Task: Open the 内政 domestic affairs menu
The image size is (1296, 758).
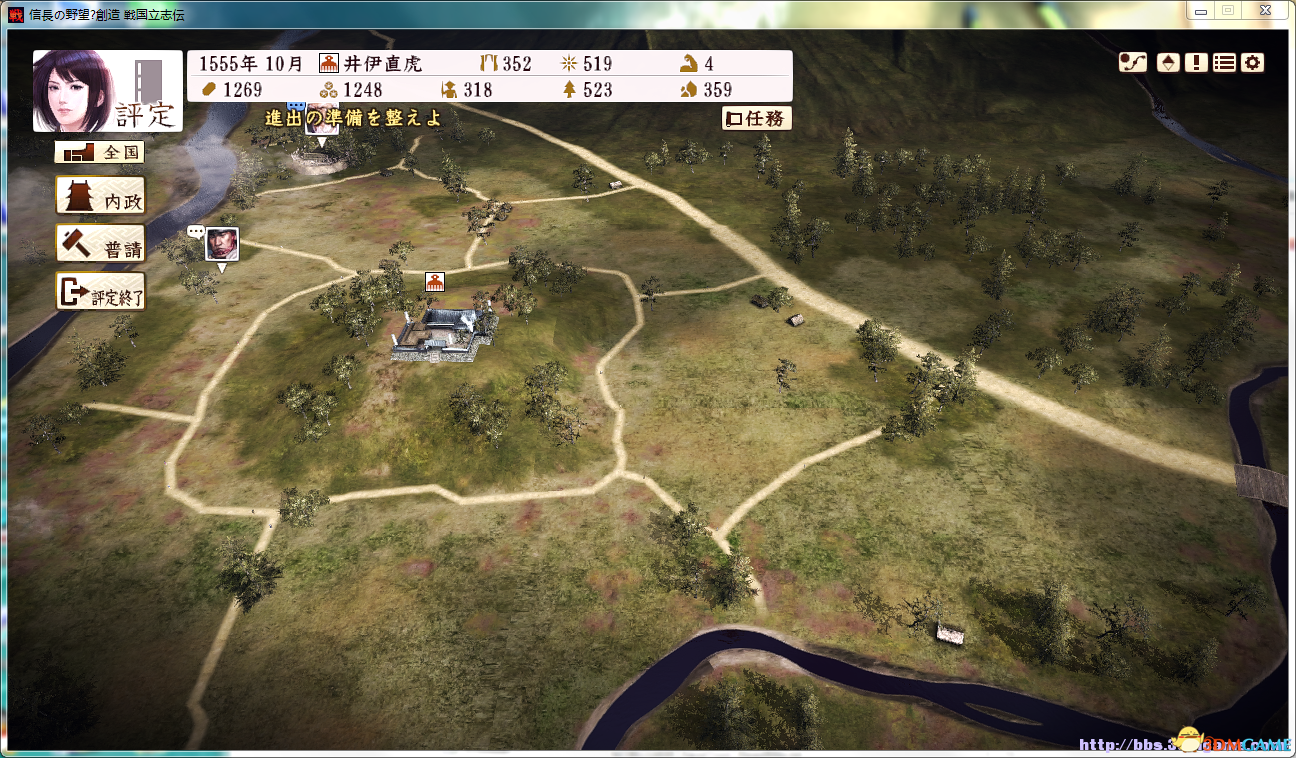Action: point(100,196)
